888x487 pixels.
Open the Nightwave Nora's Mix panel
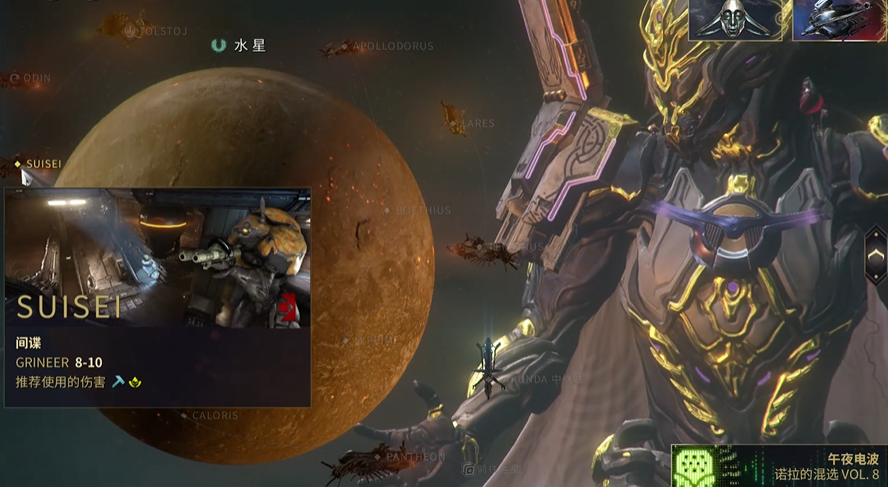tap(779, 465)
